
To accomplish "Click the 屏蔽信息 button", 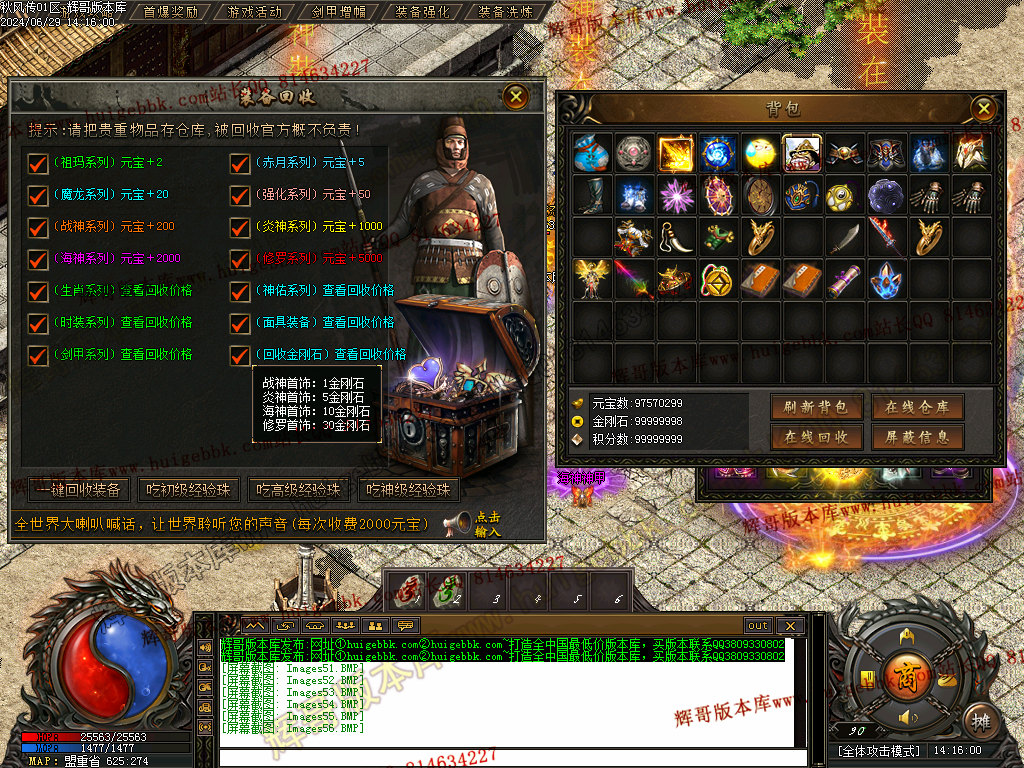I will [x=917, y=437].
